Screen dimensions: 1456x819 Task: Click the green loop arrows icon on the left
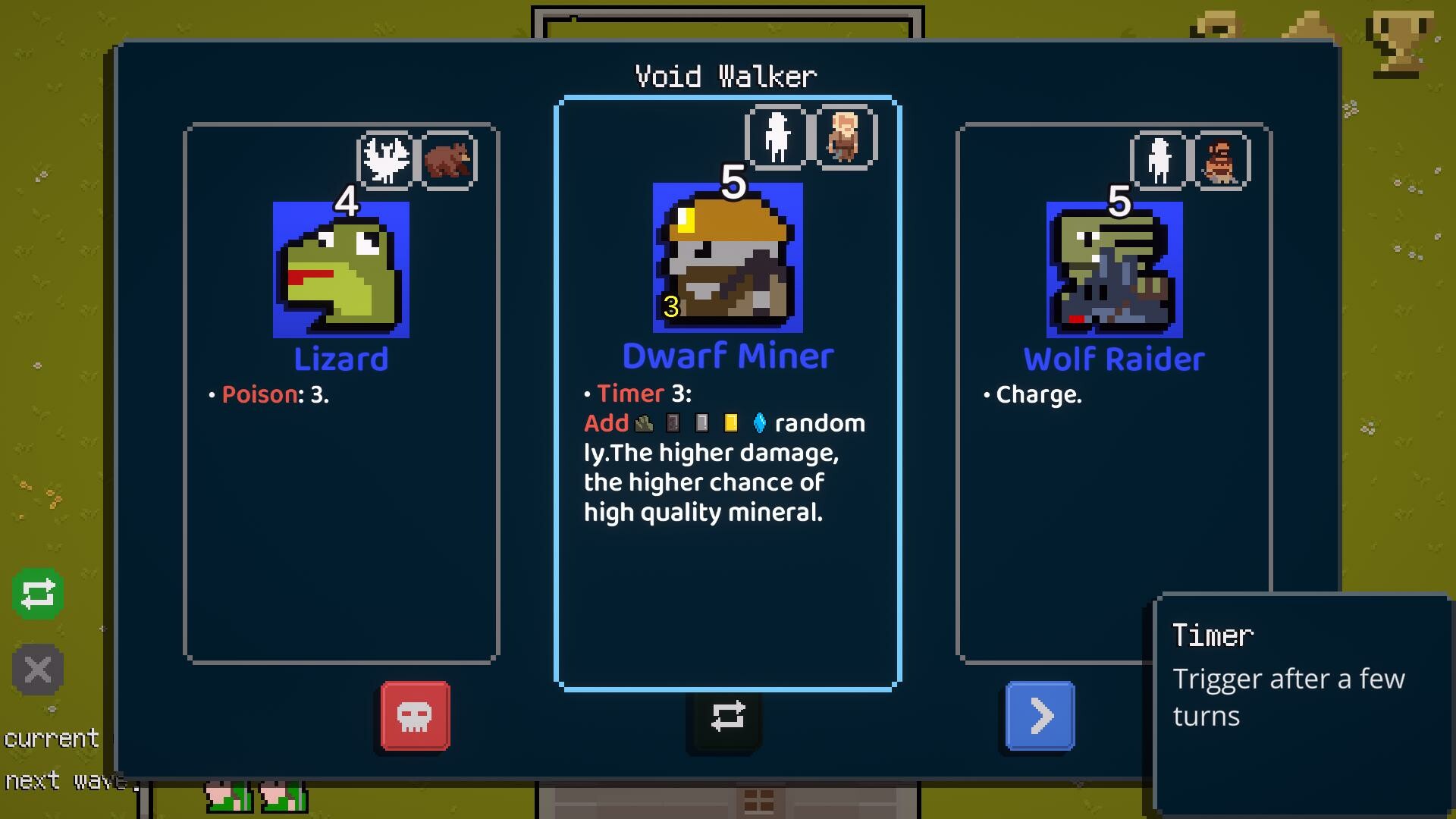pos(36,594)
